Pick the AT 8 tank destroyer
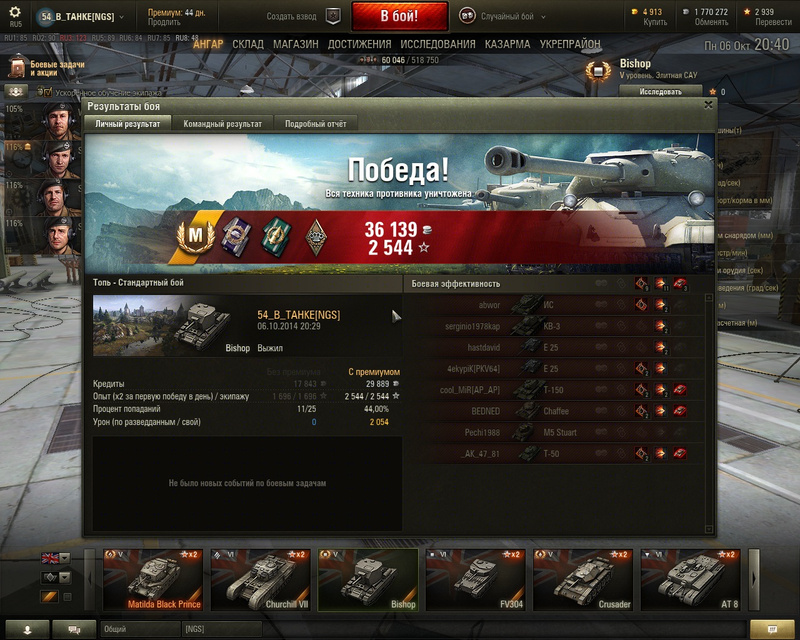 click(x=691, y=580)
